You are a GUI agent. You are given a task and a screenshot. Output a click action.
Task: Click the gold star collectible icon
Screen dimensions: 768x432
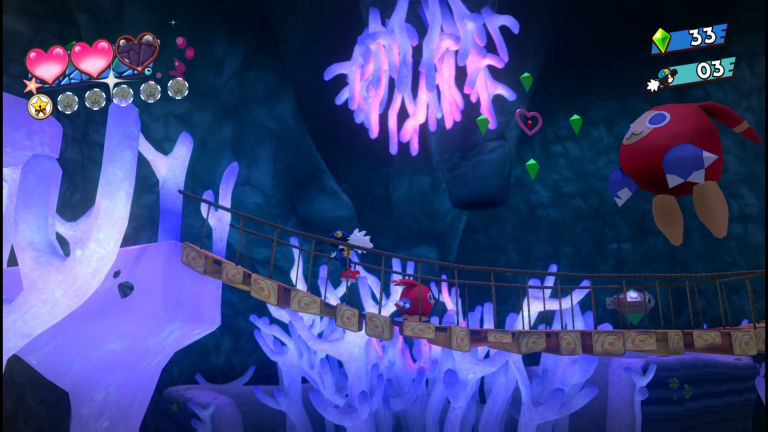coord(40,105)
